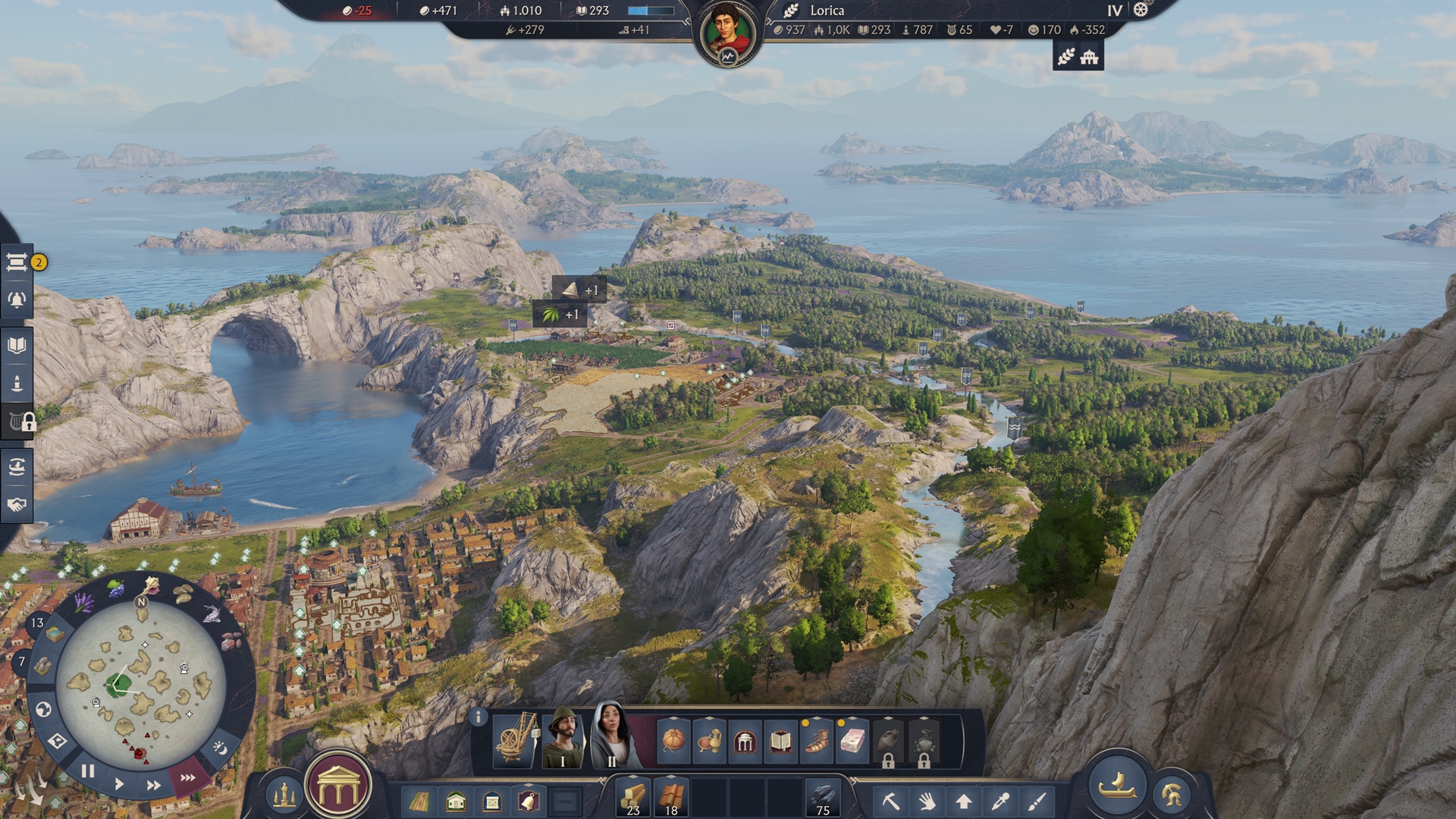The image size is (1456, 819).
Task: Open the bell notifications panel
Action: (17, 300)
